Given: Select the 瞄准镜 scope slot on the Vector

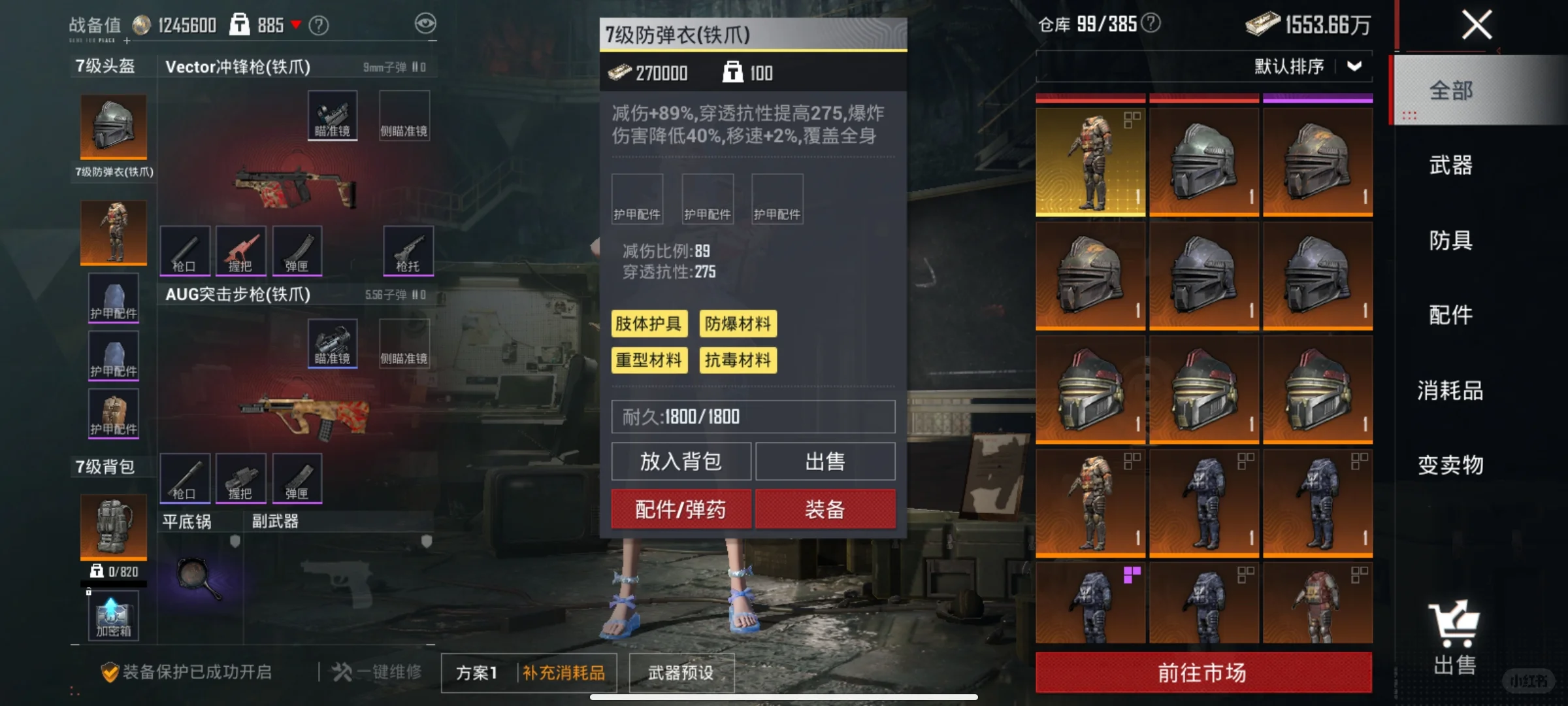Looking at the screenshot, I should (332, 114).
